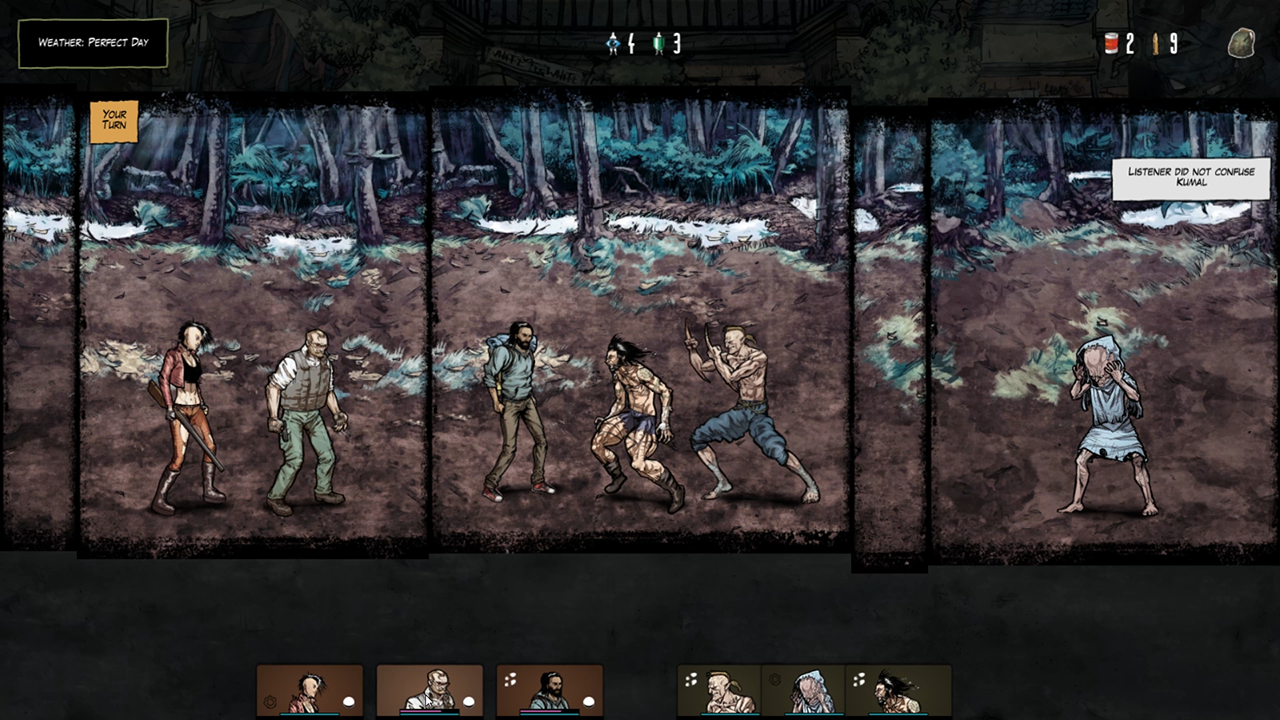
Task: Click the Weather: Perfect Day panel
Action: click(93, 43)
